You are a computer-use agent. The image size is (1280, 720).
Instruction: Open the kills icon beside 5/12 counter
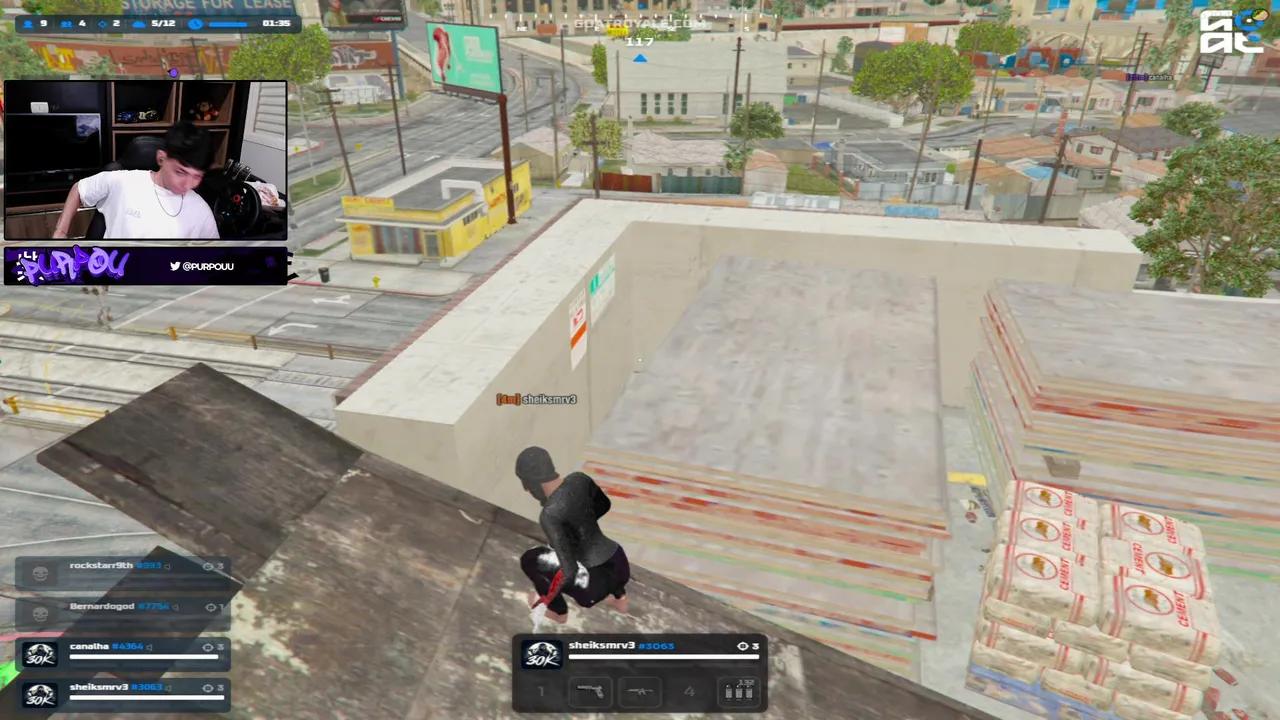[138, 23]
